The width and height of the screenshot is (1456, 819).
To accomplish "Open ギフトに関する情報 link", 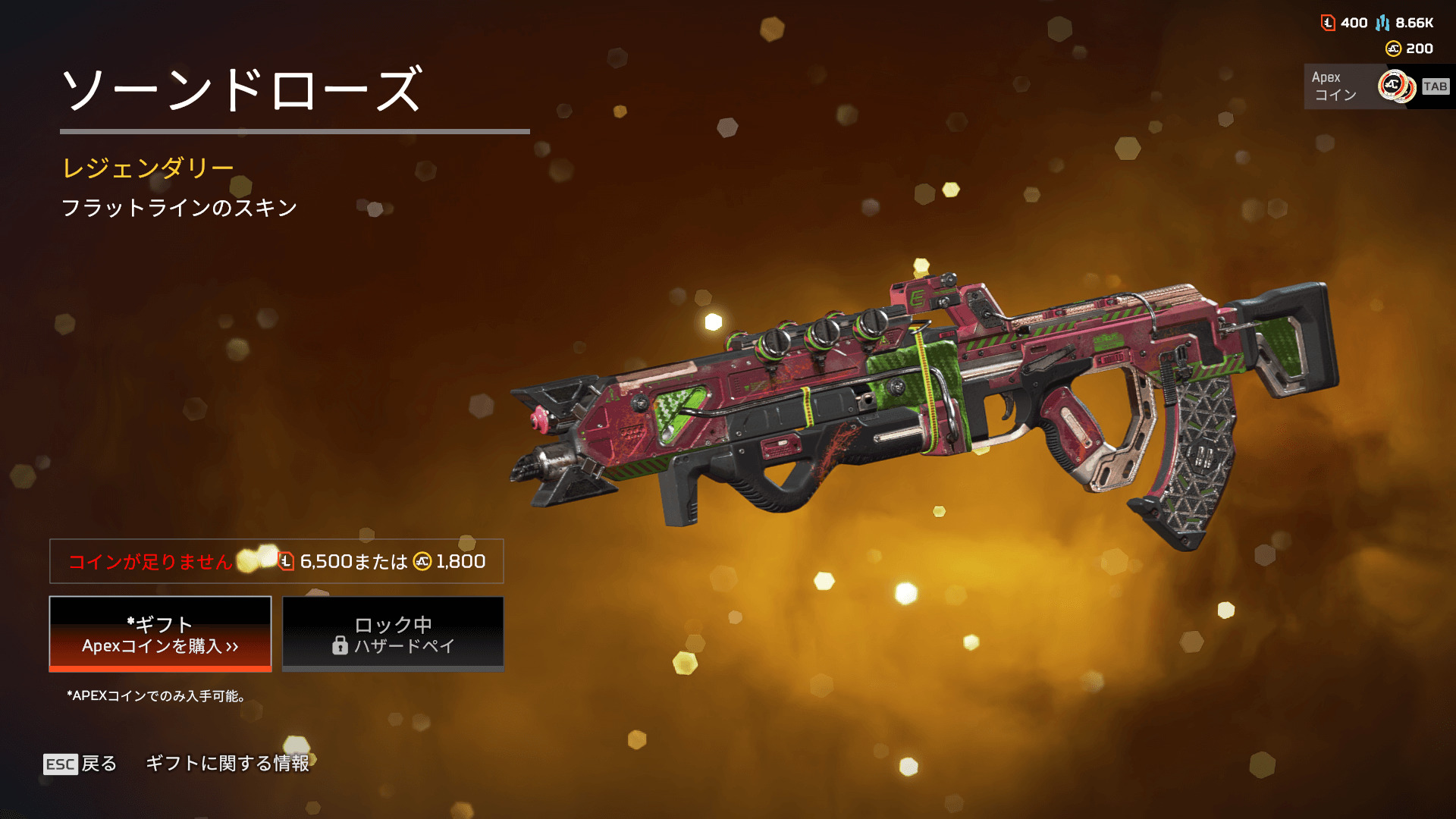I will 227,764.
